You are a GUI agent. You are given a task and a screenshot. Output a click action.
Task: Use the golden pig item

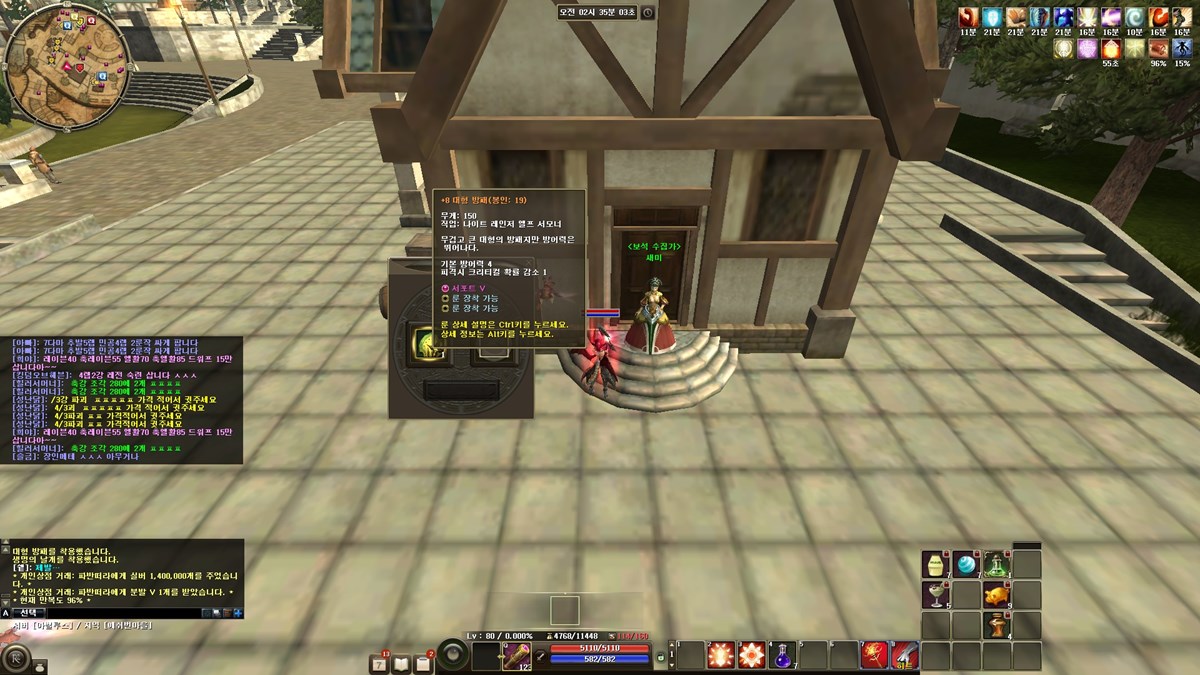tap(996, 595)
